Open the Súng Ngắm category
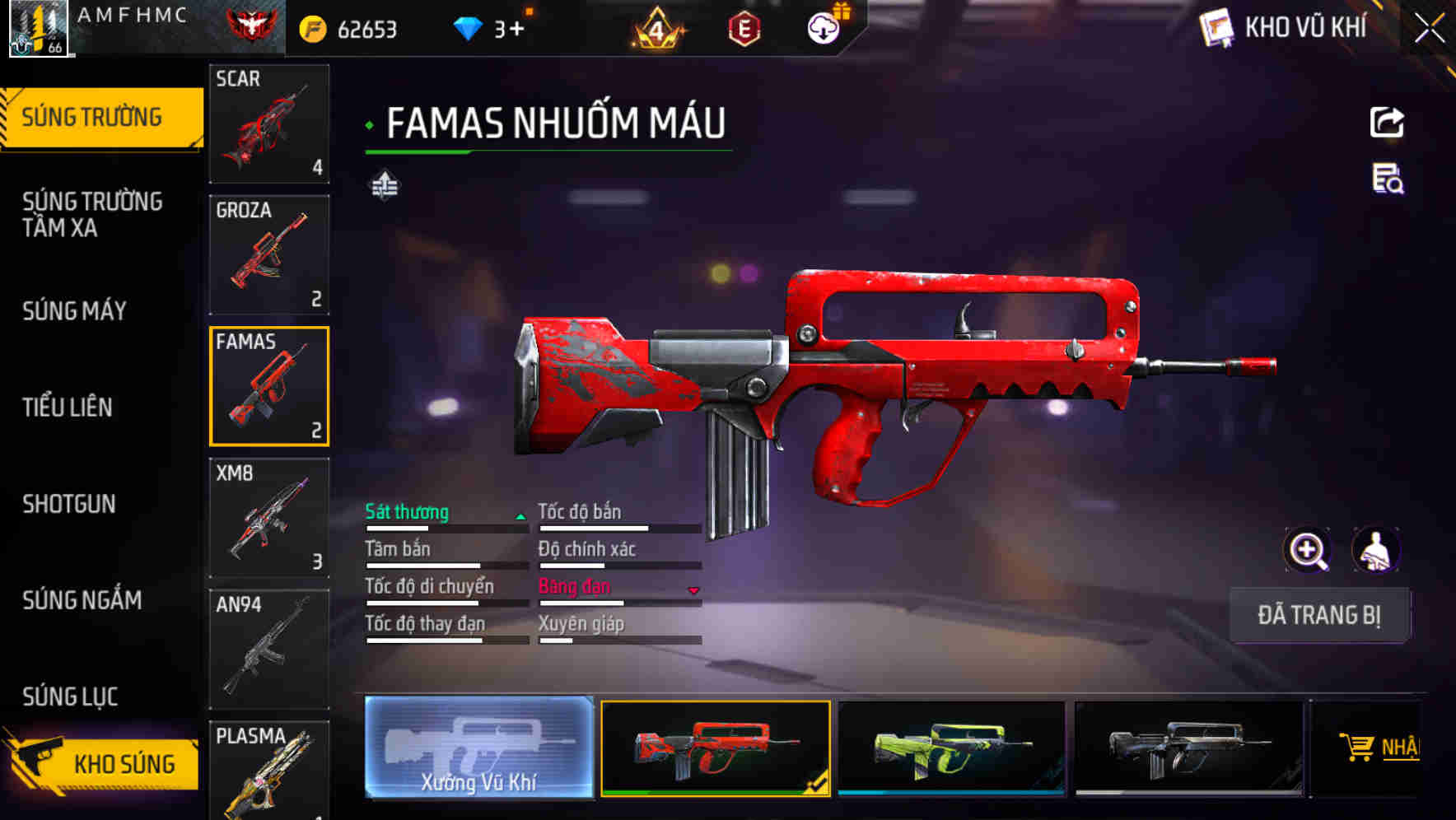The height and width of the screenshot is (820, 1456). click(x=82, y=600)
